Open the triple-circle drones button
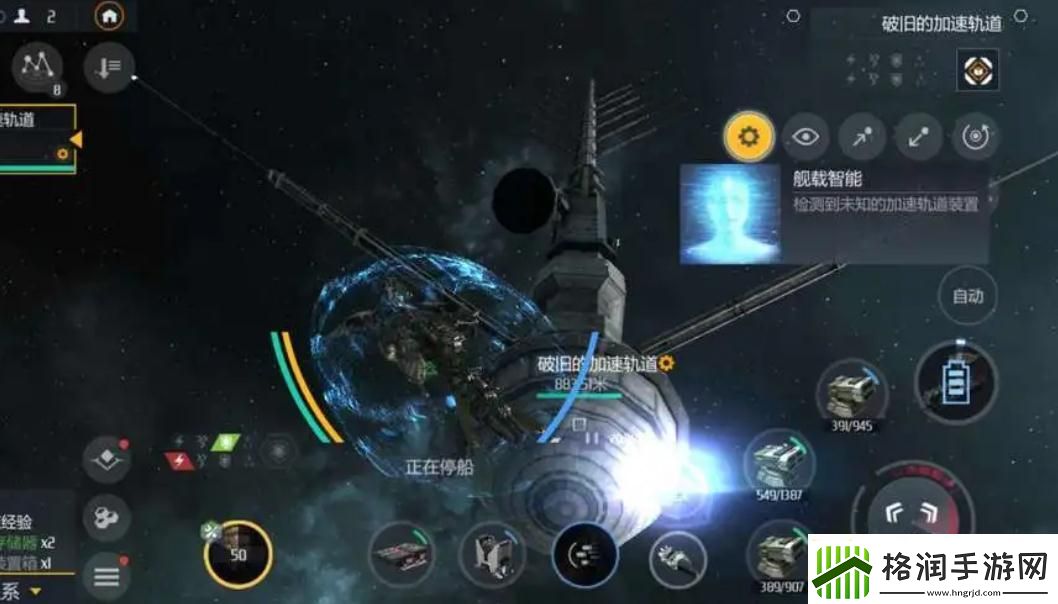This screenshot has height=604, width=1058. click(106, 517)
